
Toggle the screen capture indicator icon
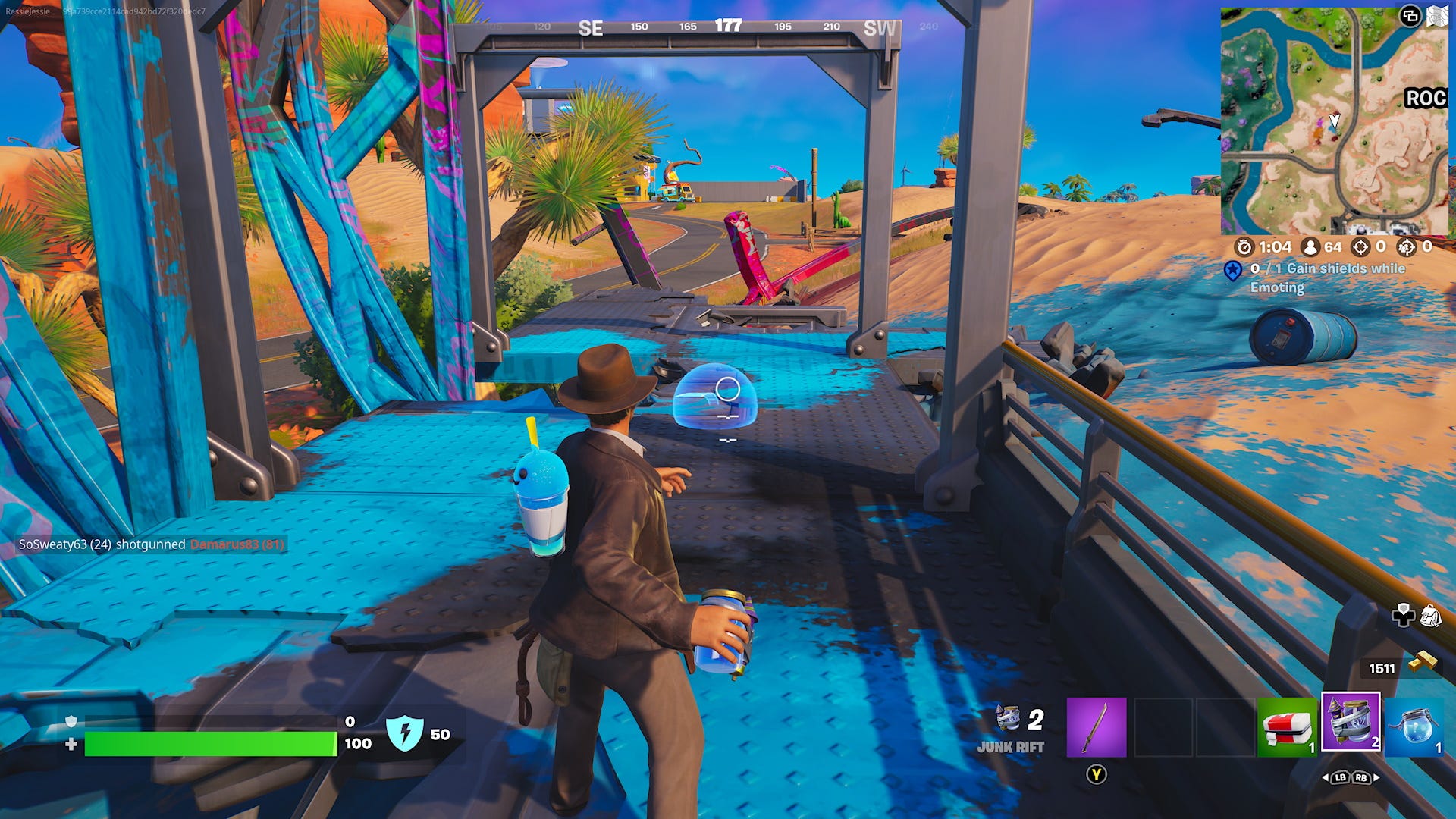point(1412,15)
